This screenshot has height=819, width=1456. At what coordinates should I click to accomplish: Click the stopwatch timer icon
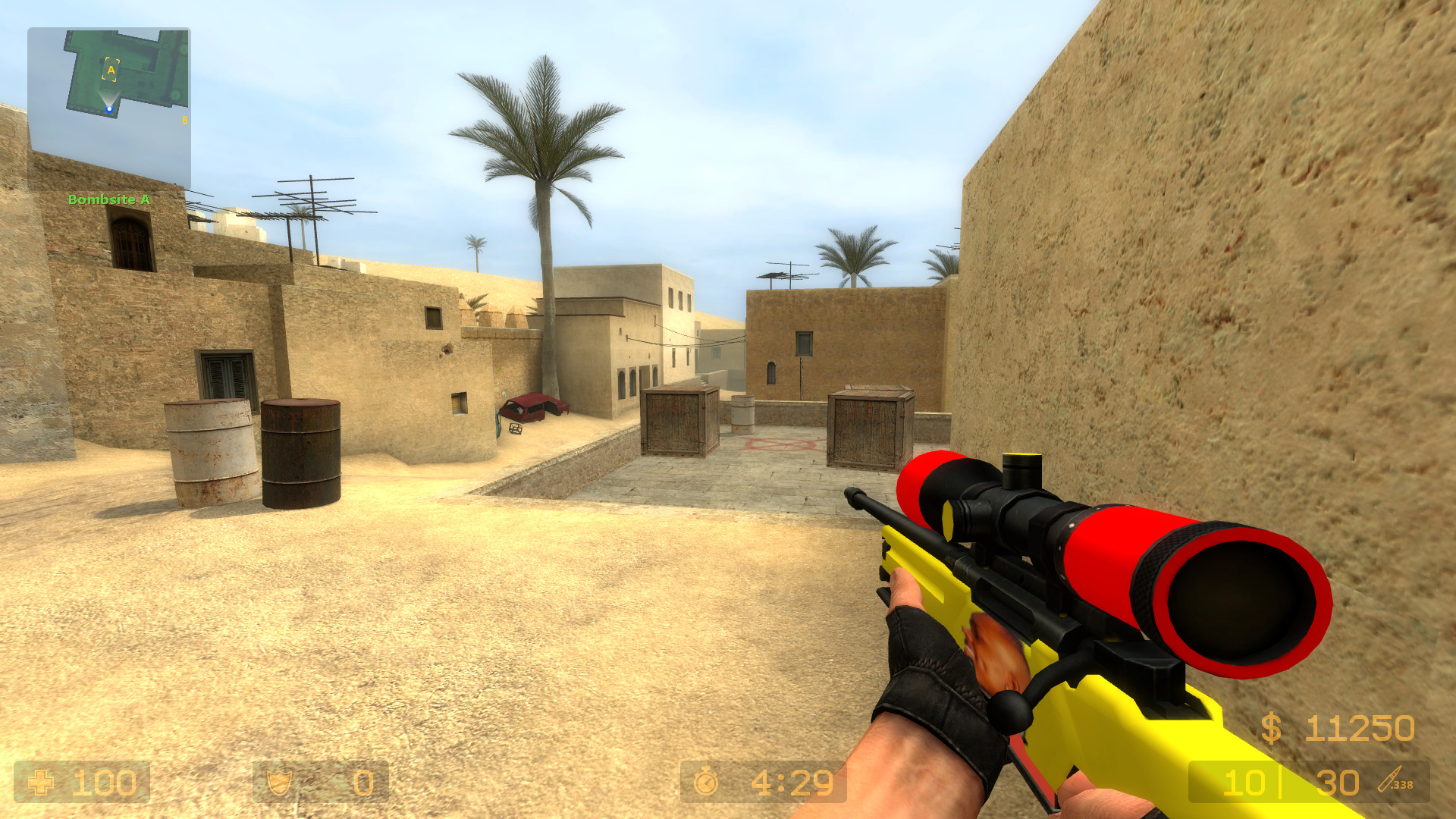[705, 781]
